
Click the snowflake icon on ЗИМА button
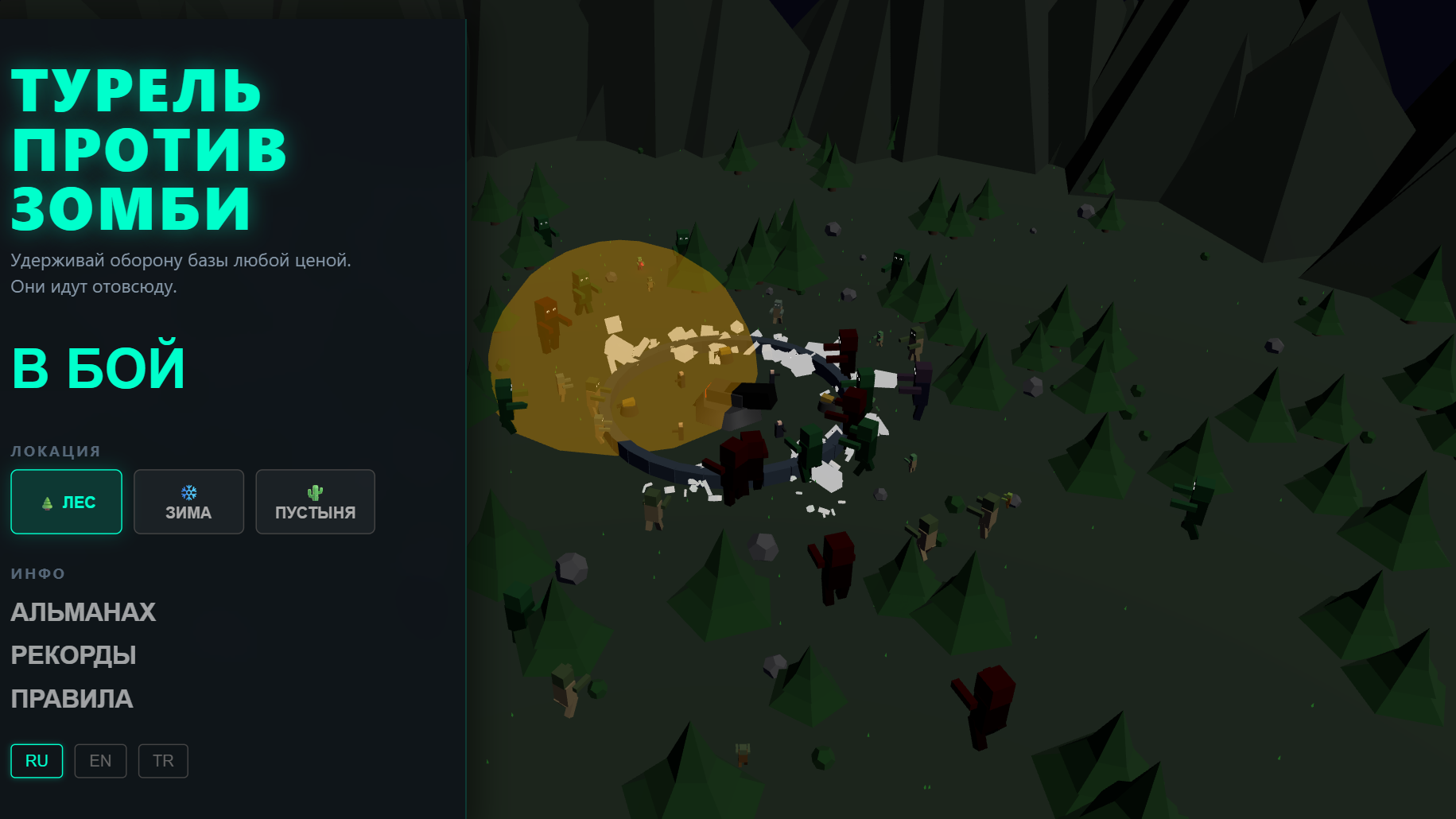click(x=188, y=491)
